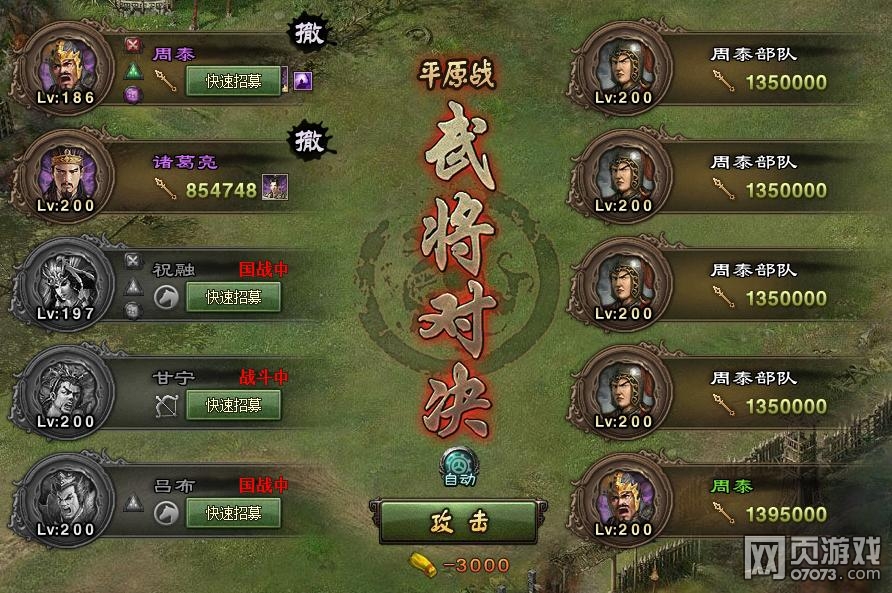This screenshot has height=593, width=892.
Task: Select 祝融's greyed-out portrait
Action: [65, 282]
